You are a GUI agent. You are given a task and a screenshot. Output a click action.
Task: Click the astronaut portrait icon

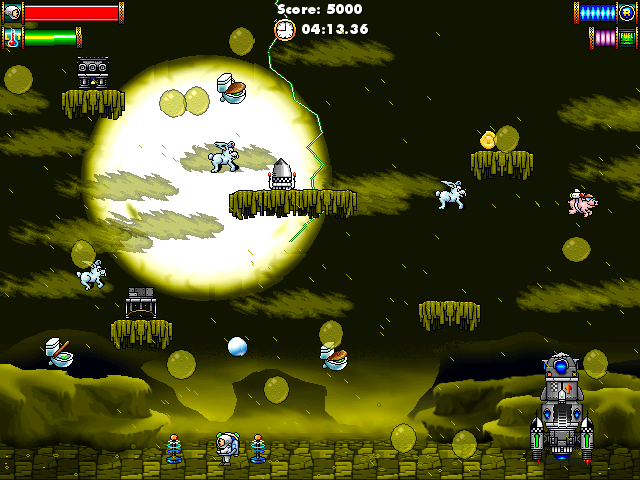tap(11, 13)
